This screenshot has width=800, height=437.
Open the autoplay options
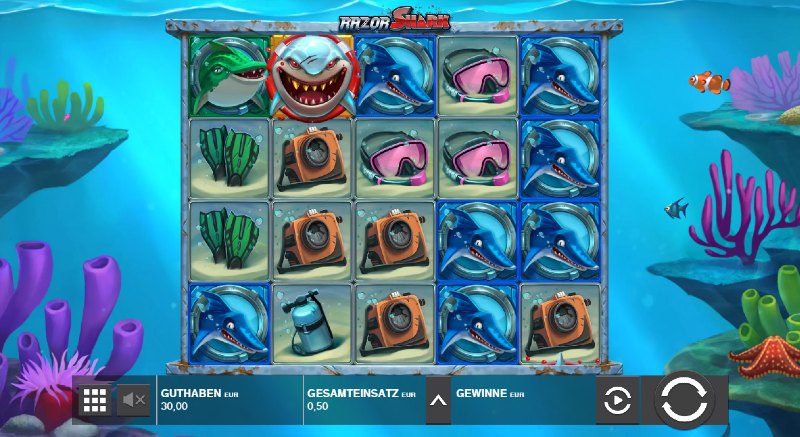pyautogui.click(x=618, y=401)
